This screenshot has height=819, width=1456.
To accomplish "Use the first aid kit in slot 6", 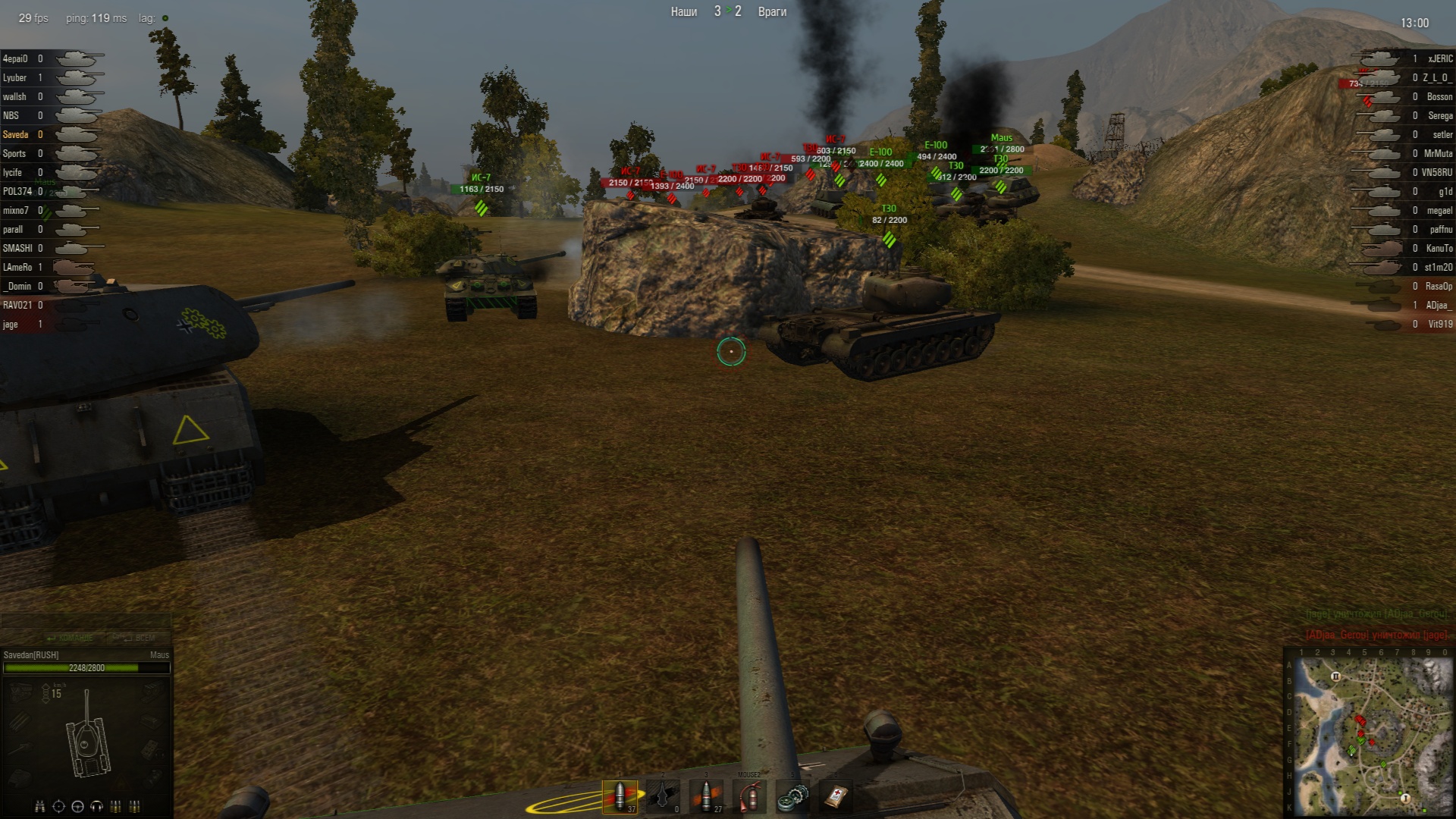I will point(836,796).
